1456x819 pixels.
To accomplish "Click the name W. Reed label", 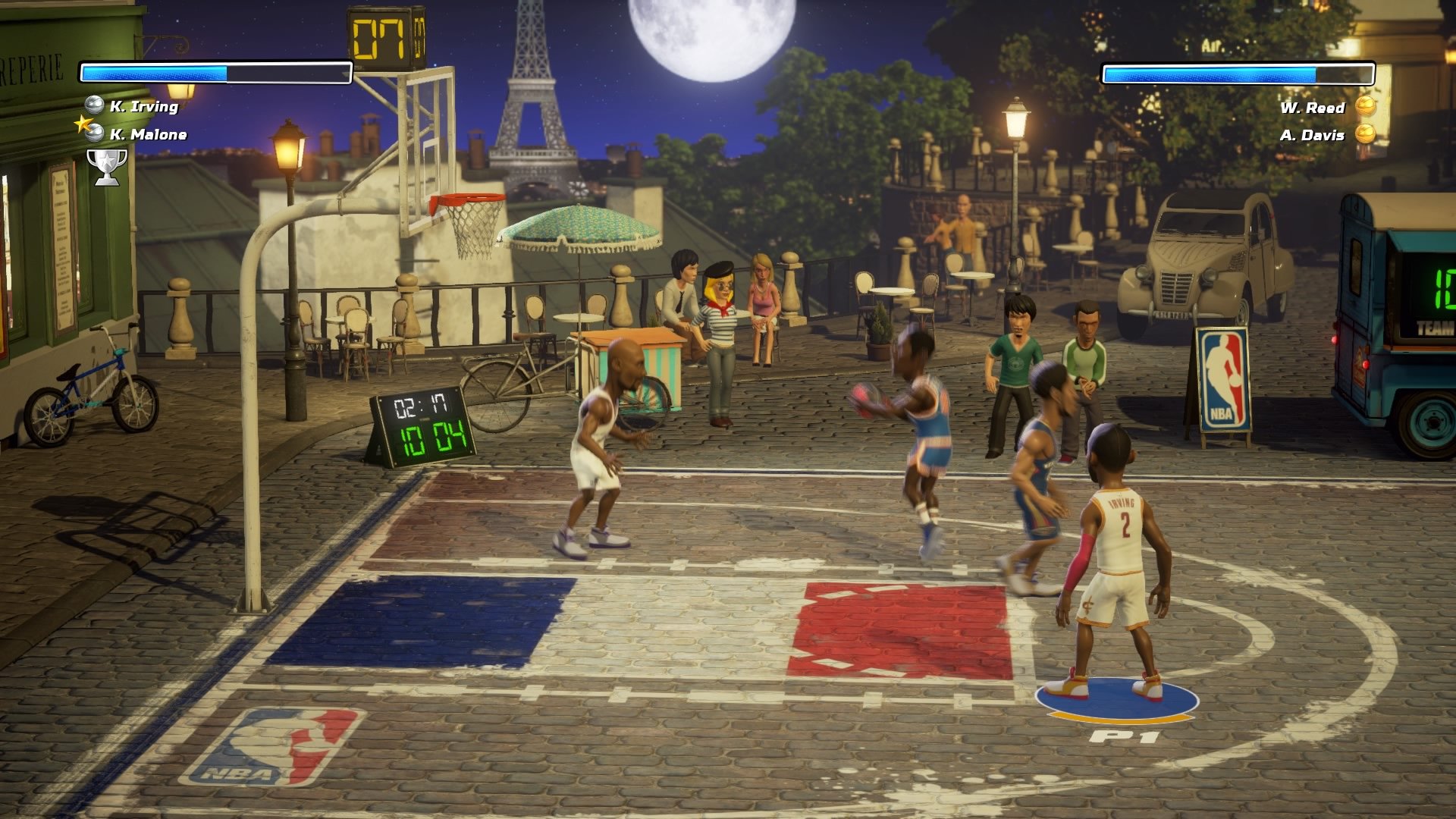I will tap(1312, 108).
